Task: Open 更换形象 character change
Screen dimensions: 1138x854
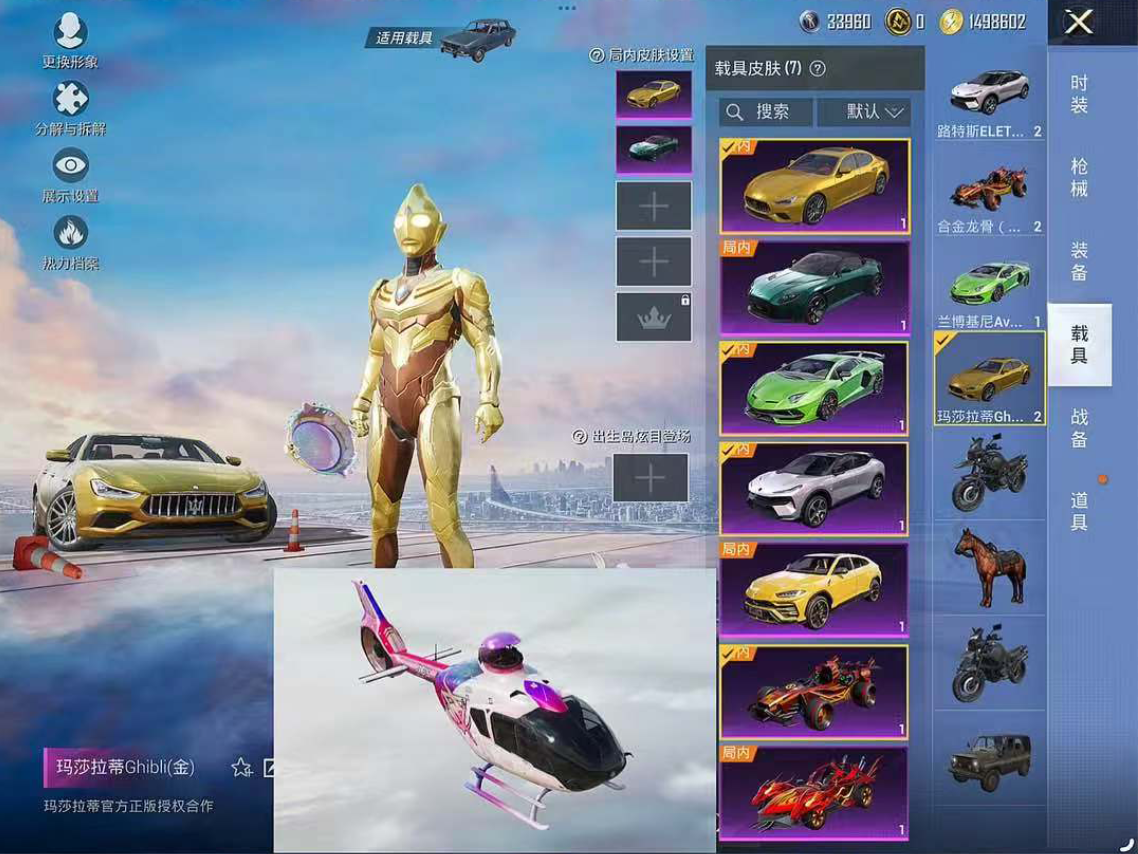Action: pos(70,40)
